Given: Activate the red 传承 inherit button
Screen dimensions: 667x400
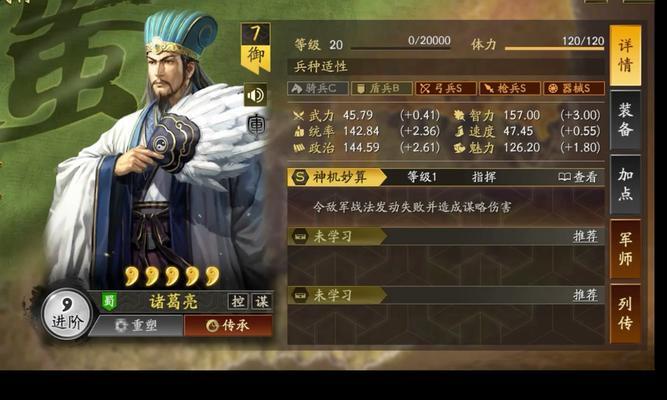Looking at the screenshot, I should coord(228,325).
